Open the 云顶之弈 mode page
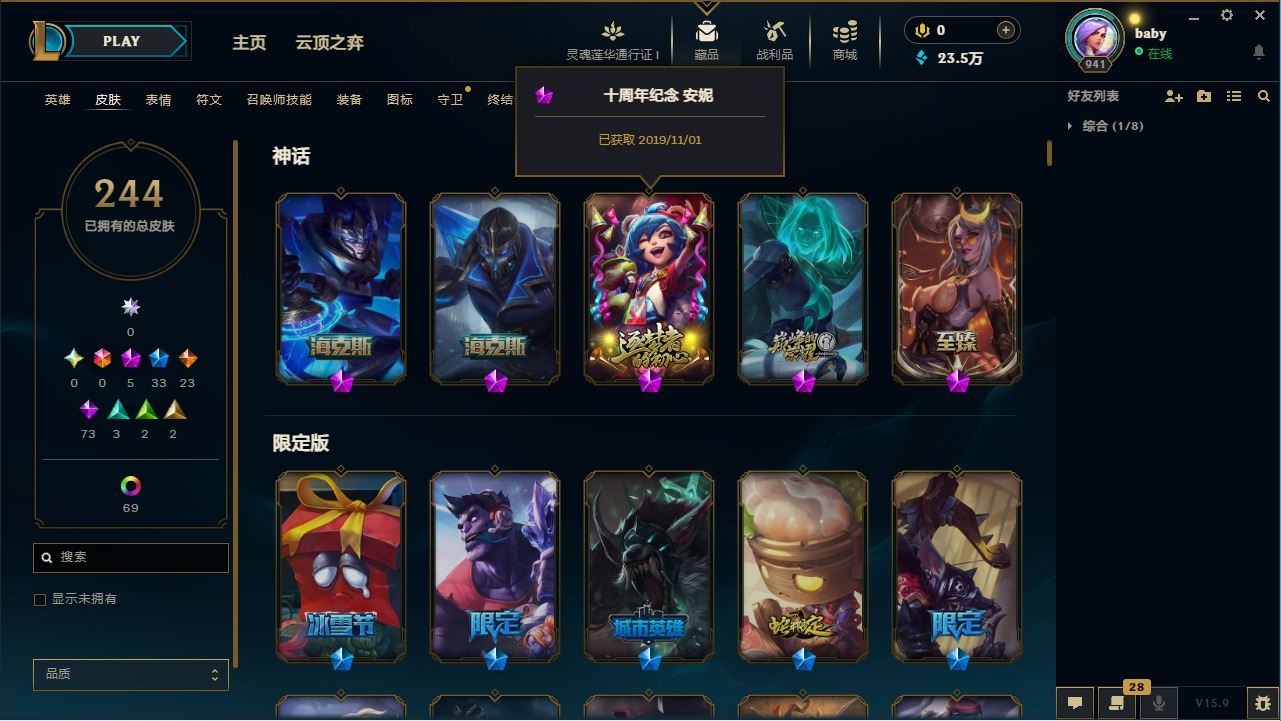1281x721 pixels. 329,43
